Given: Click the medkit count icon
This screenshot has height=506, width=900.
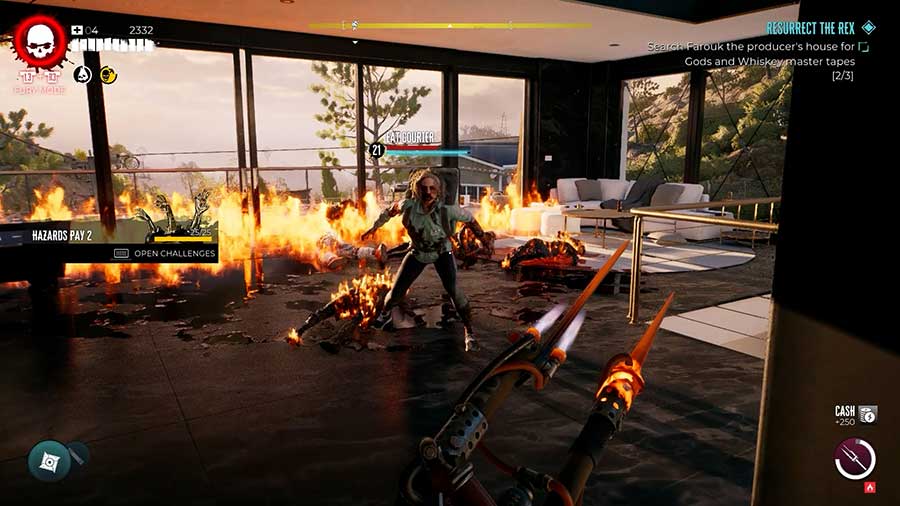Looking at the screenshot, I should point(78,30).
